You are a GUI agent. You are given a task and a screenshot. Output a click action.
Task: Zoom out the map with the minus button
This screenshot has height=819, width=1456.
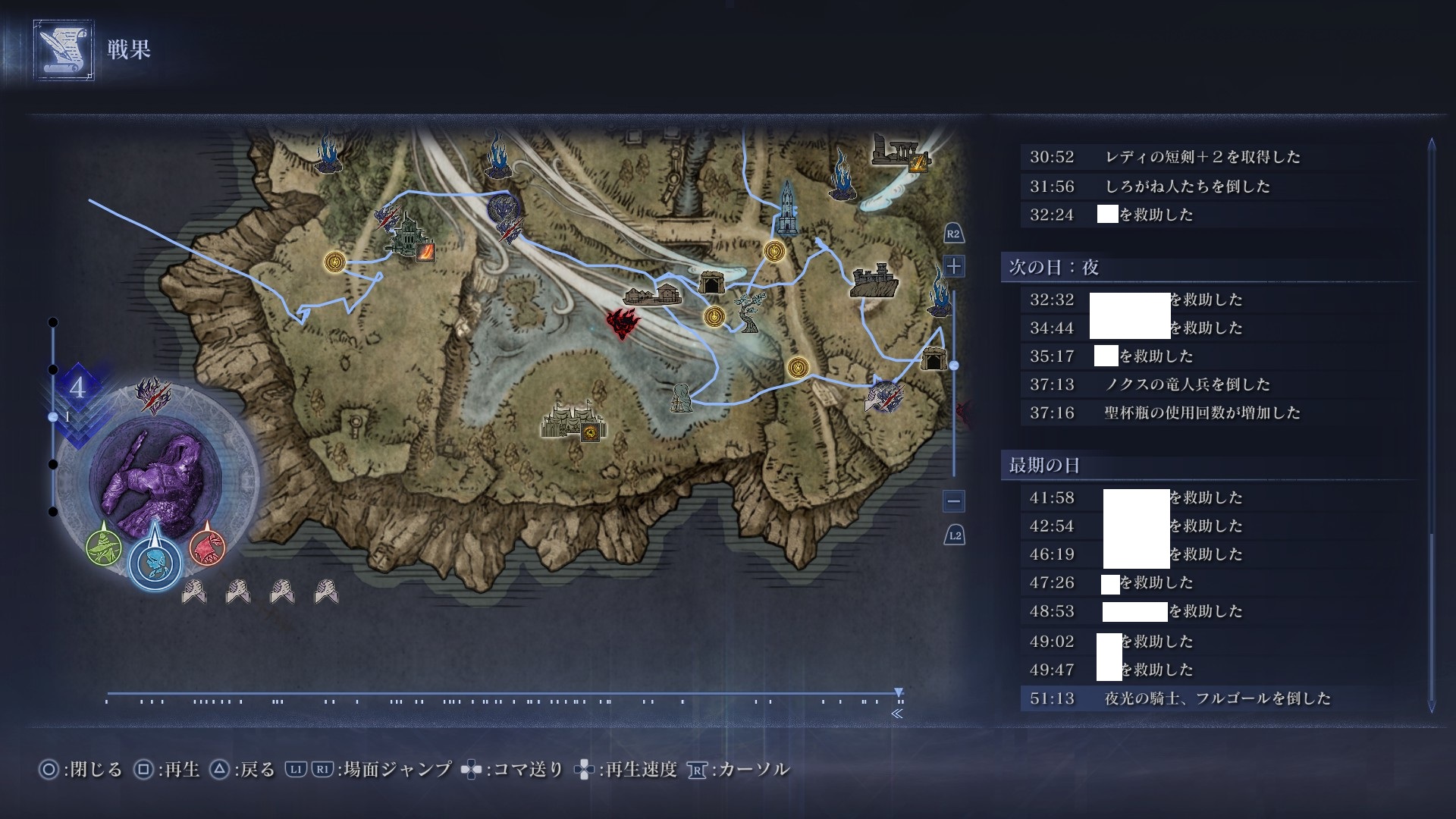[x=954, y=500]
